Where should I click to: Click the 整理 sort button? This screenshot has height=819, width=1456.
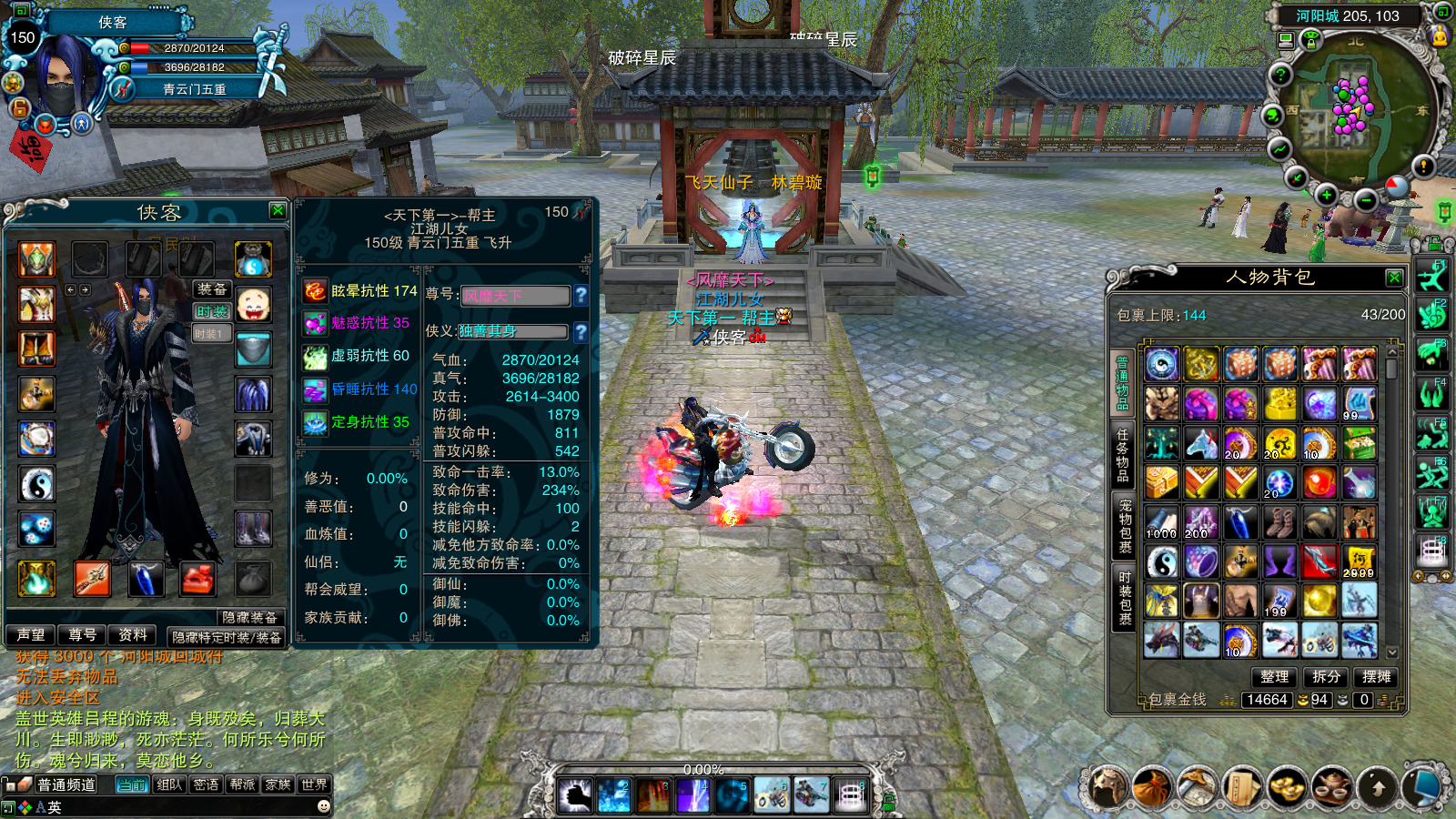(x=1274, y=677)
